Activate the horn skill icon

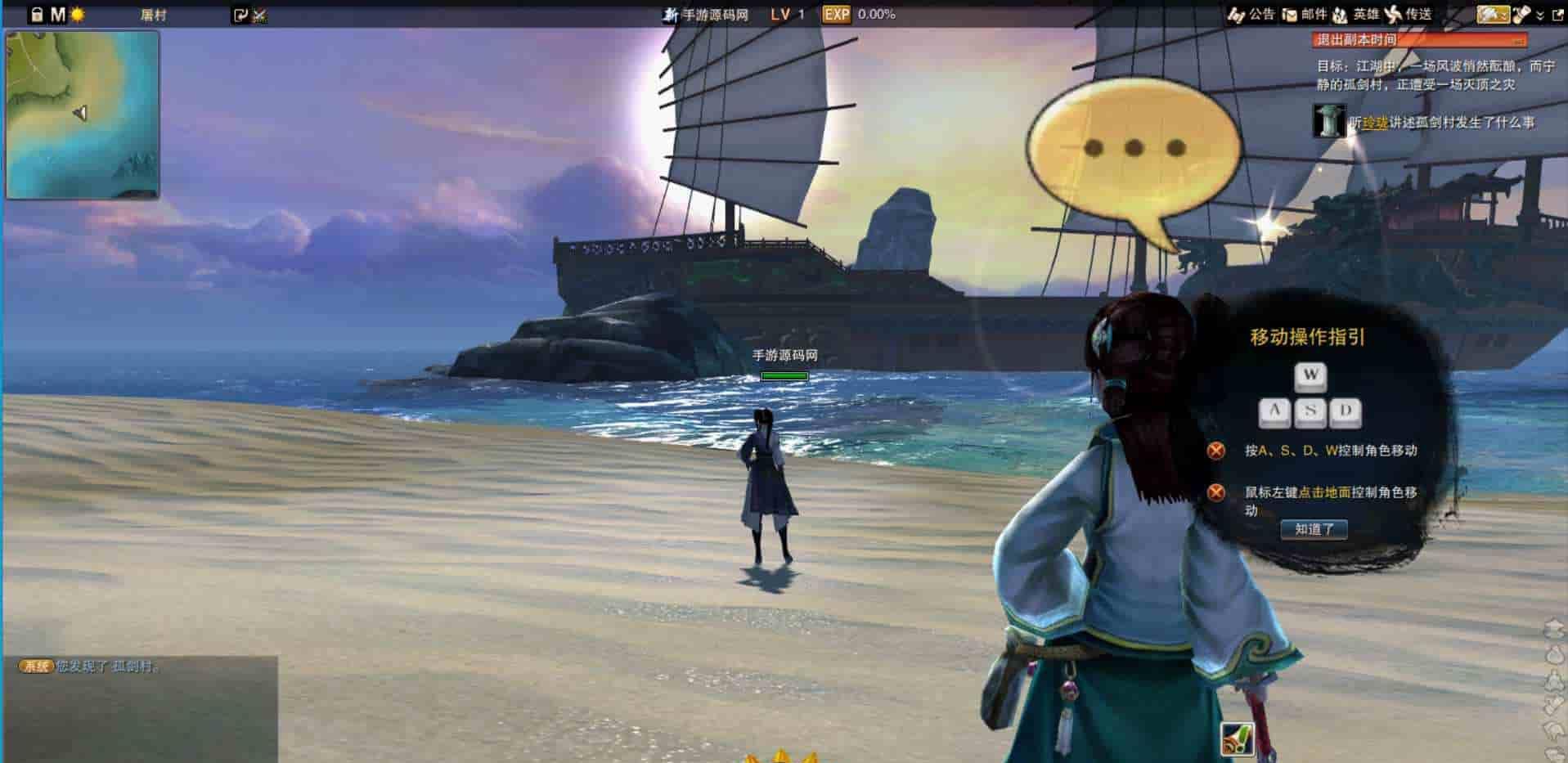pyautogui.click(x=1237, y=739)
